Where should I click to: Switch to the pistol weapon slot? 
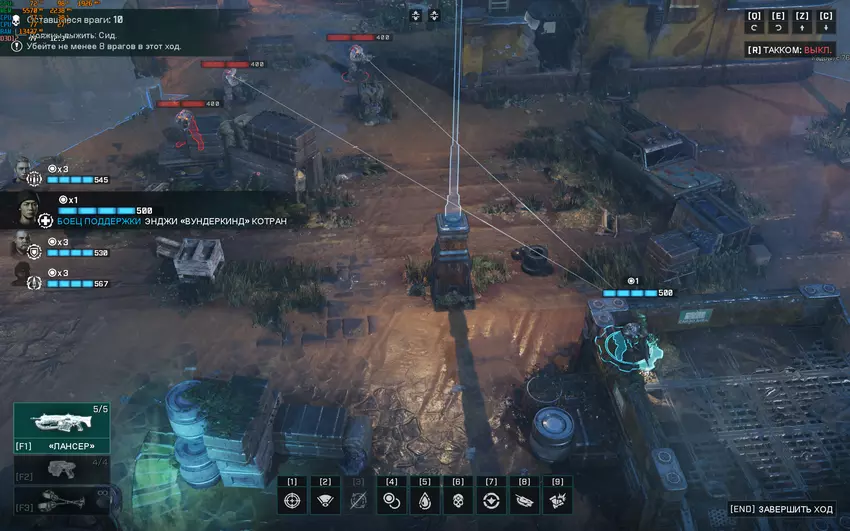62,470
